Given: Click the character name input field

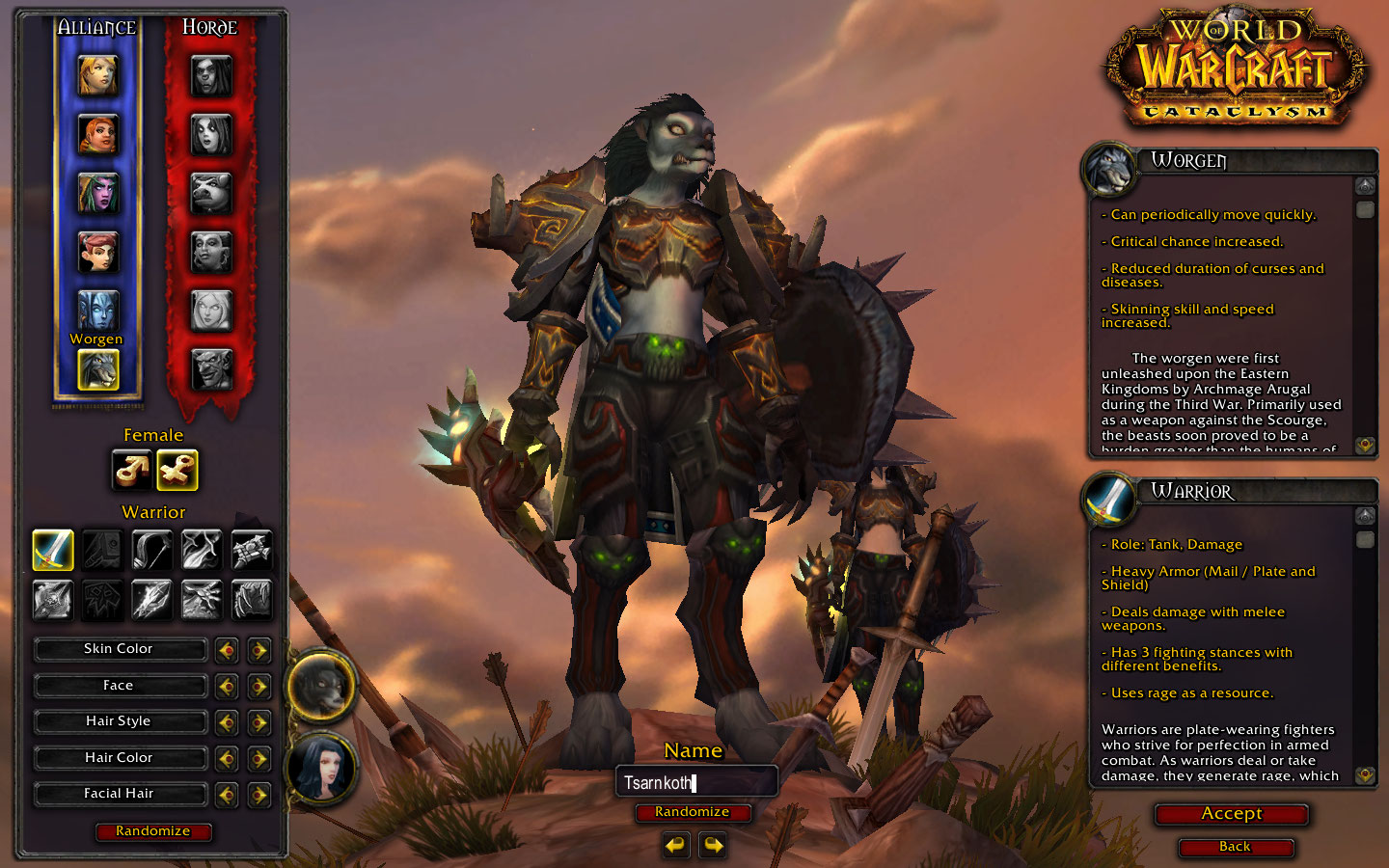Looking at the screenshot, I should (x=695, y=782).
